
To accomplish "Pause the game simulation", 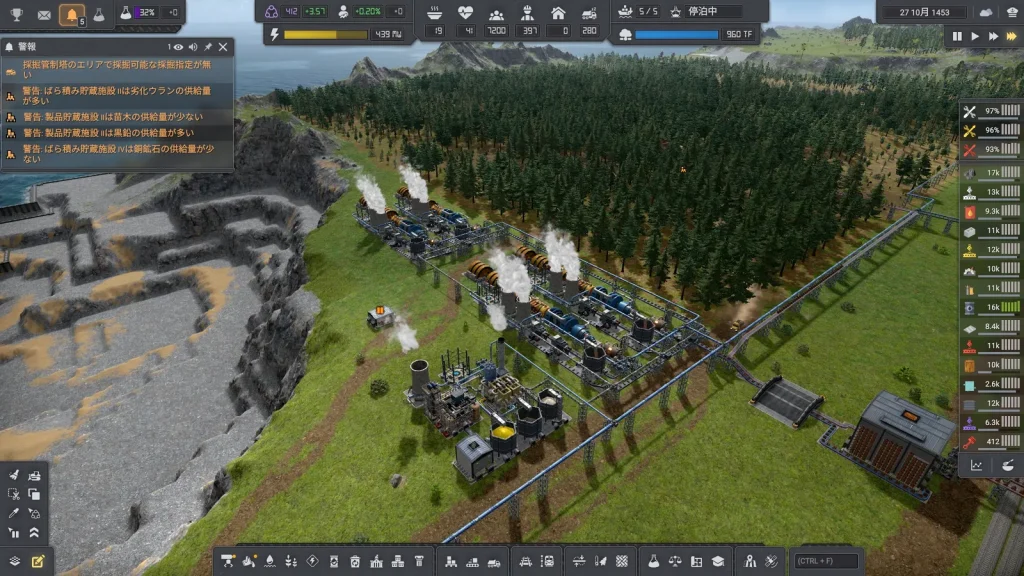I will 957,36.
